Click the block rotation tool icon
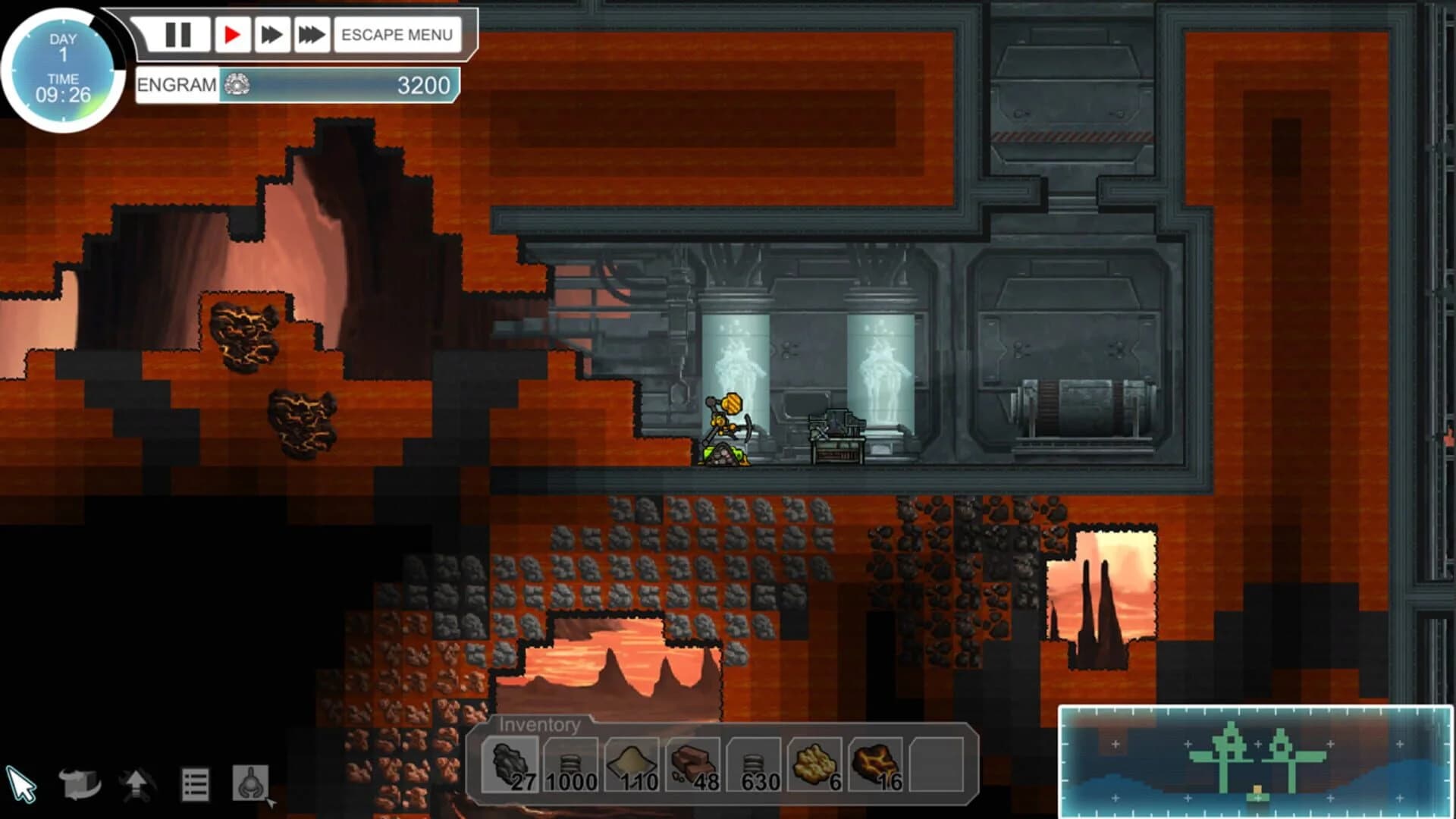Image resolution: width=1456 pixels, height=819 pixels. pyautogui.click(x=79, y=784)
